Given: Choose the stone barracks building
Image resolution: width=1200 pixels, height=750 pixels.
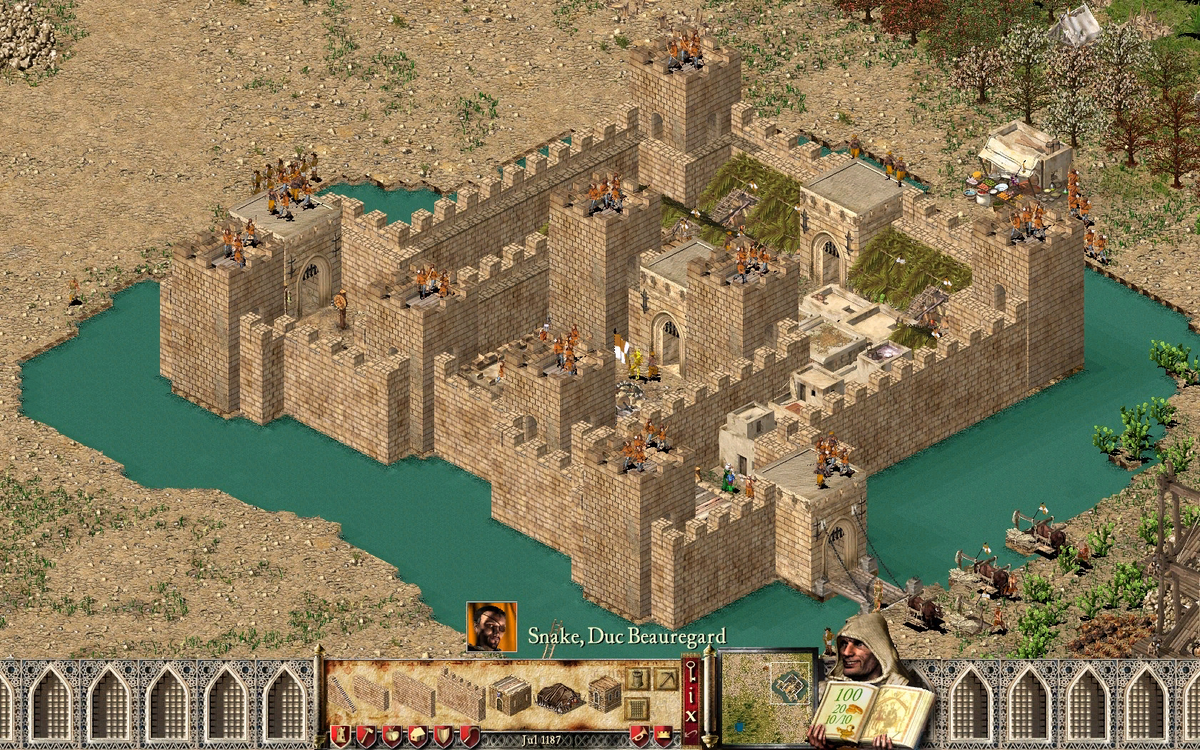Looking at the screenshot, I should [x=510, y=694].
